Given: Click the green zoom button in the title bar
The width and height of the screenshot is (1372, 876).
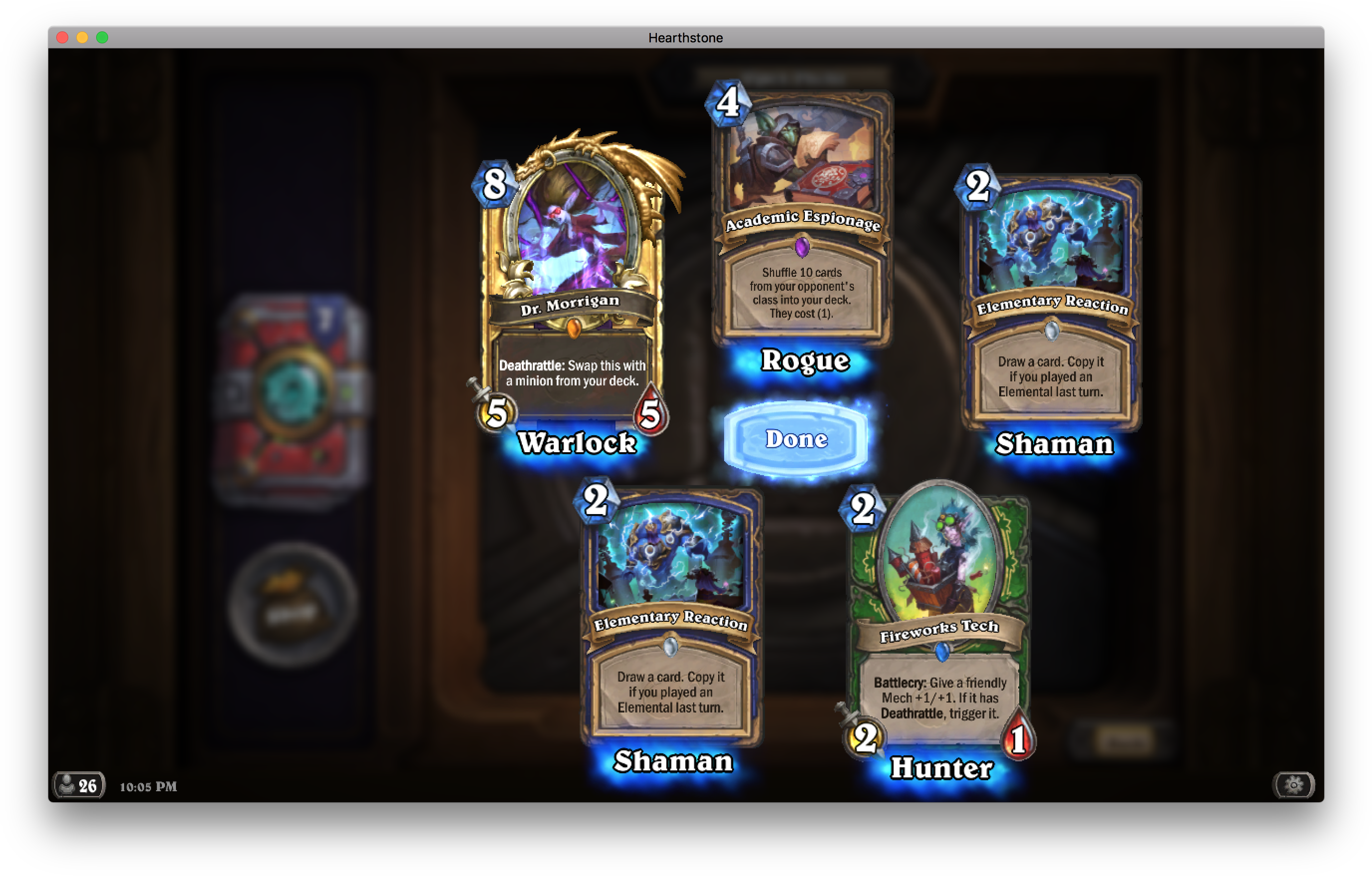Looking at the screenshot, I should click(102, 37).
